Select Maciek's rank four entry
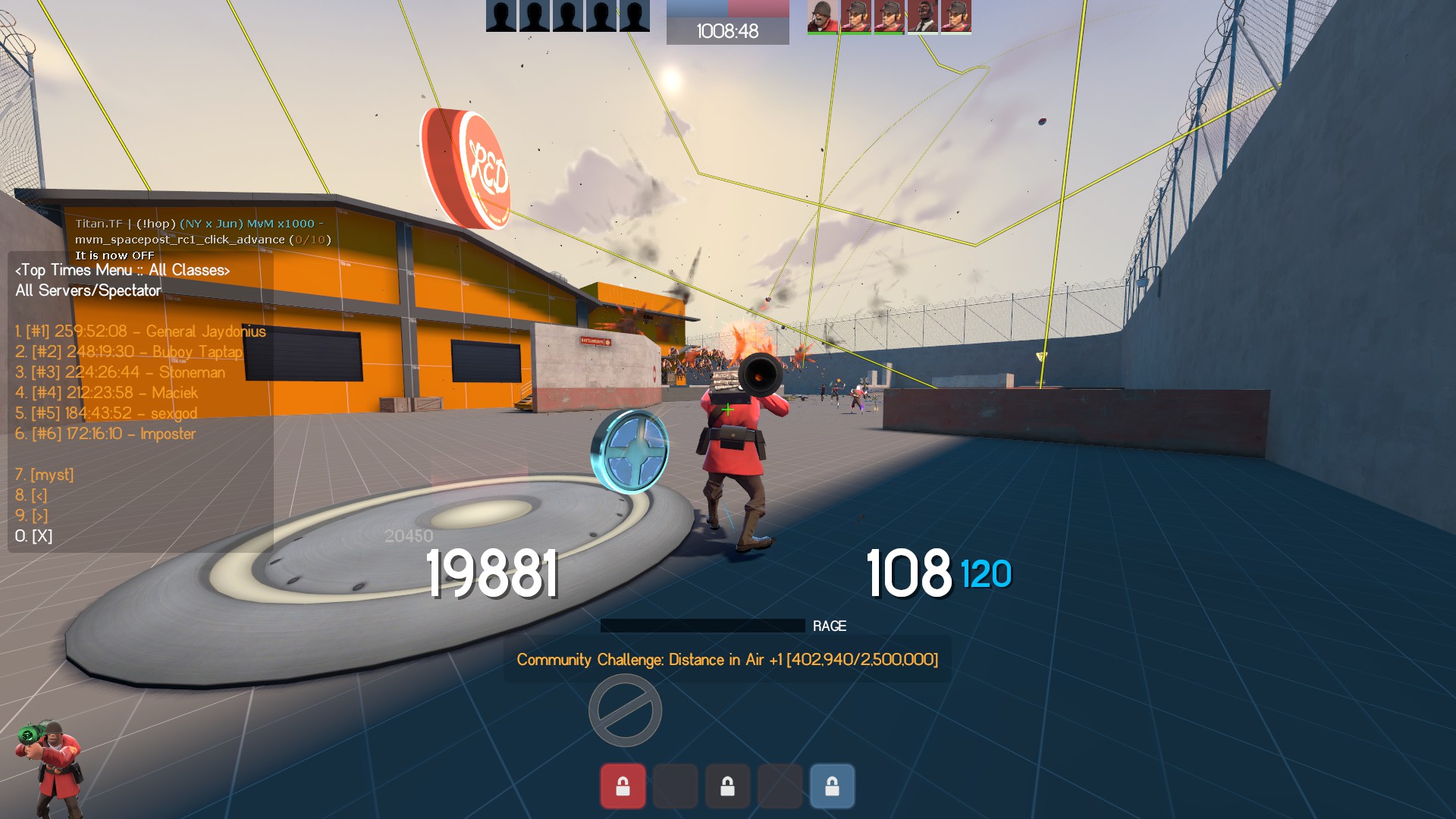Viewport: 1456px width, 819px height. point(106,393)
